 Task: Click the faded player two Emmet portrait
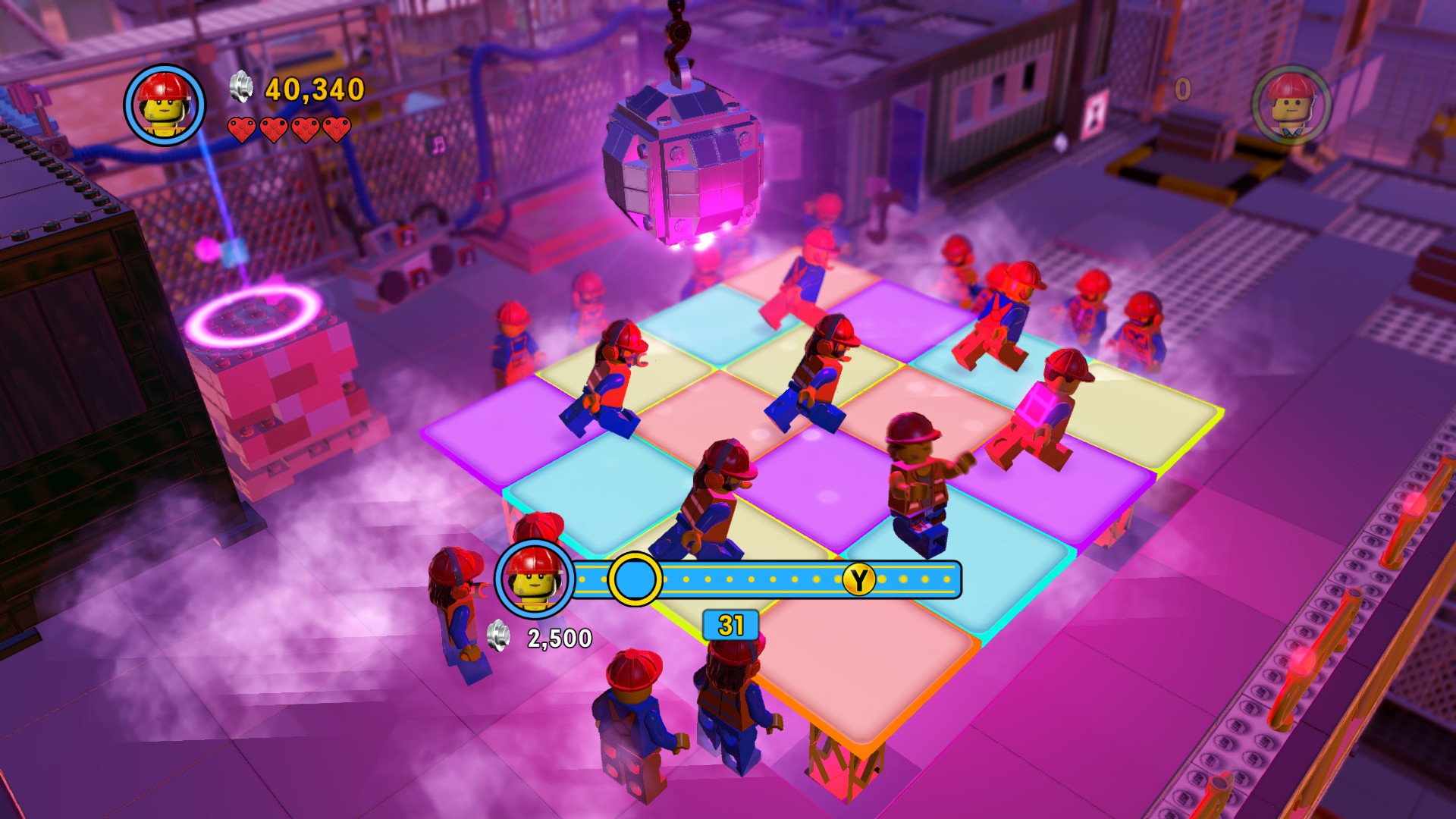click(1291, 105)
